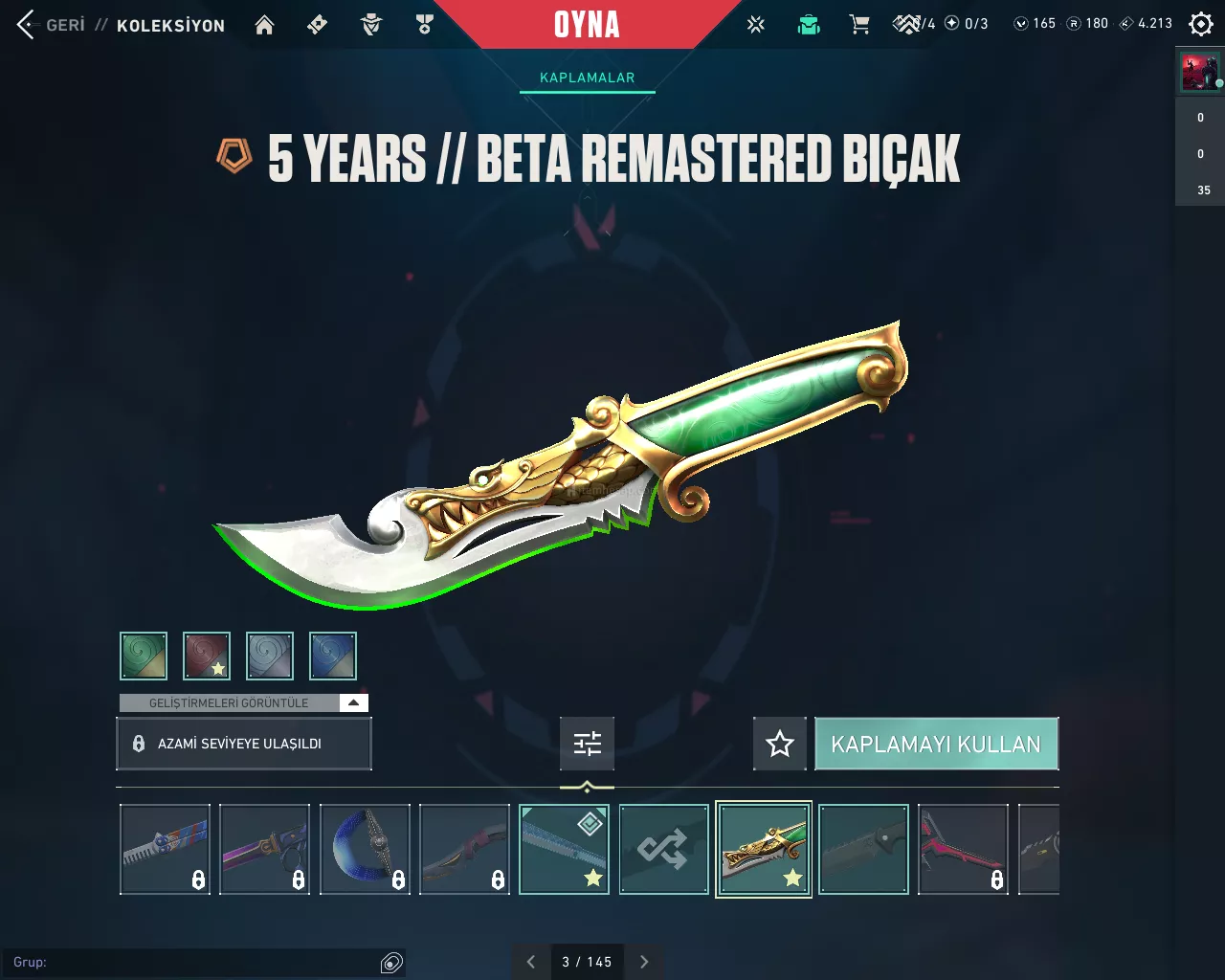Open the shopping cart store

(x=859, y=25)
